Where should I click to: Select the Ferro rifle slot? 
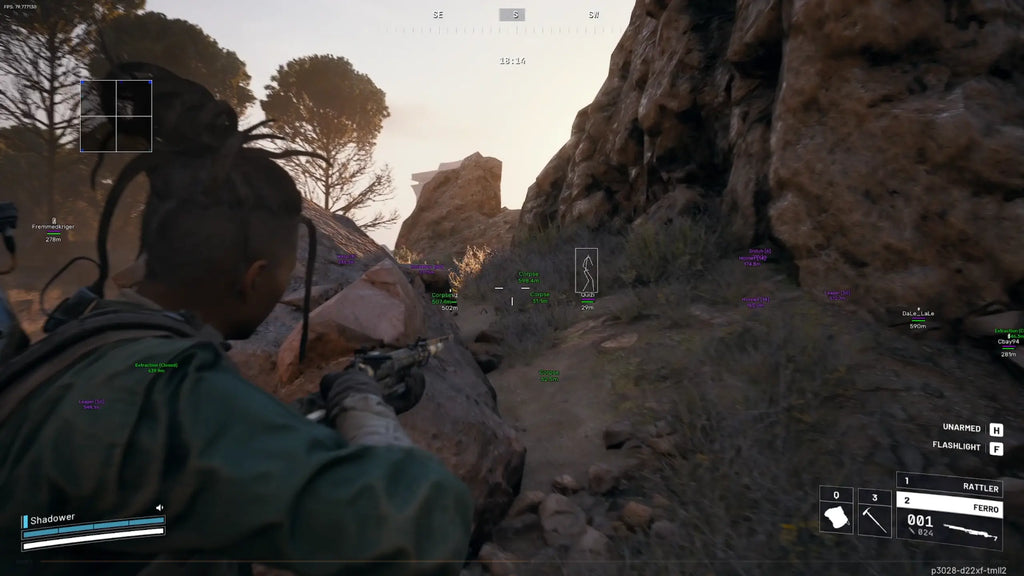[949, 521]
